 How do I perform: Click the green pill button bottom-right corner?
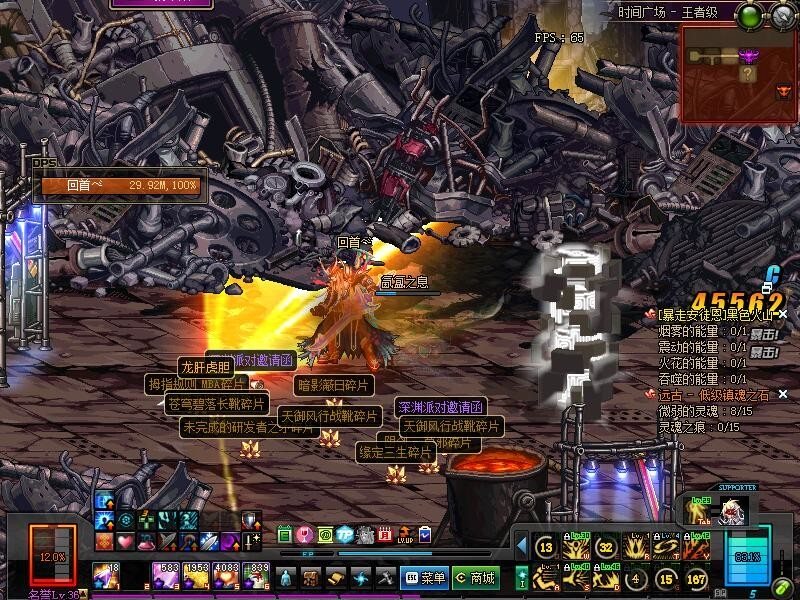(779, 587)
